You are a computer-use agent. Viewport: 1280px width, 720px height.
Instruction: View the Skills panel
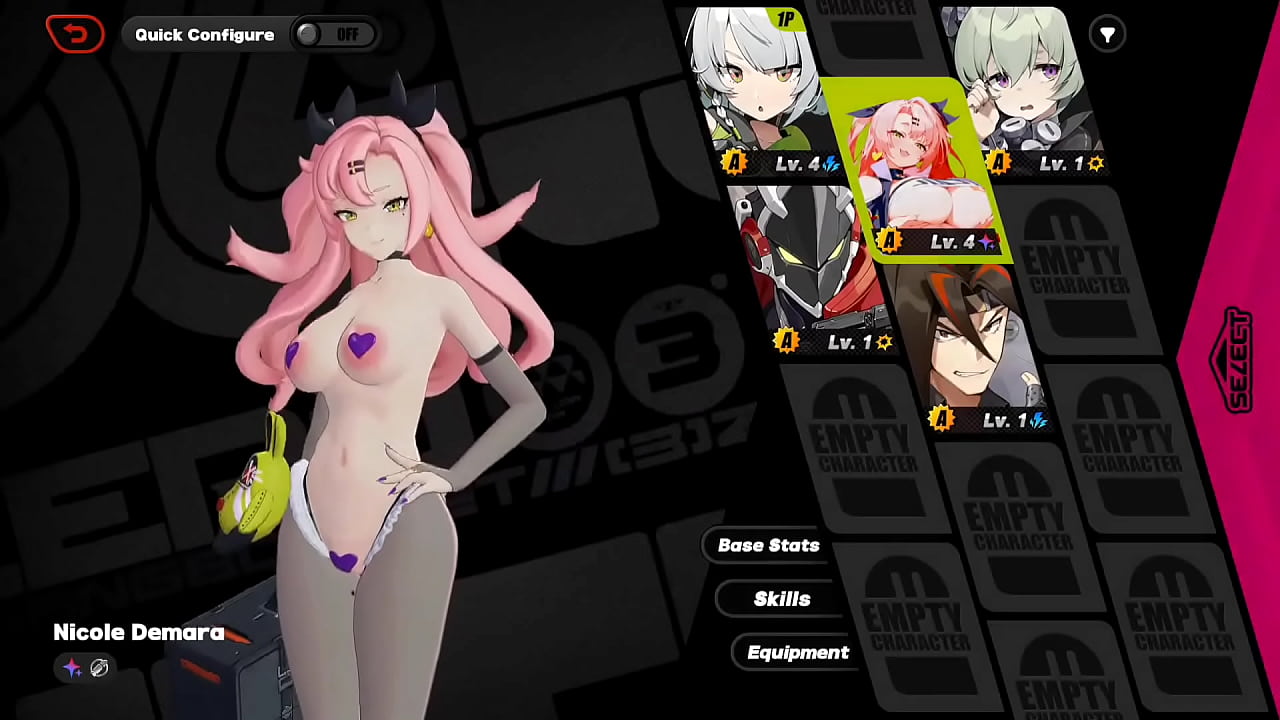(780, 598)
